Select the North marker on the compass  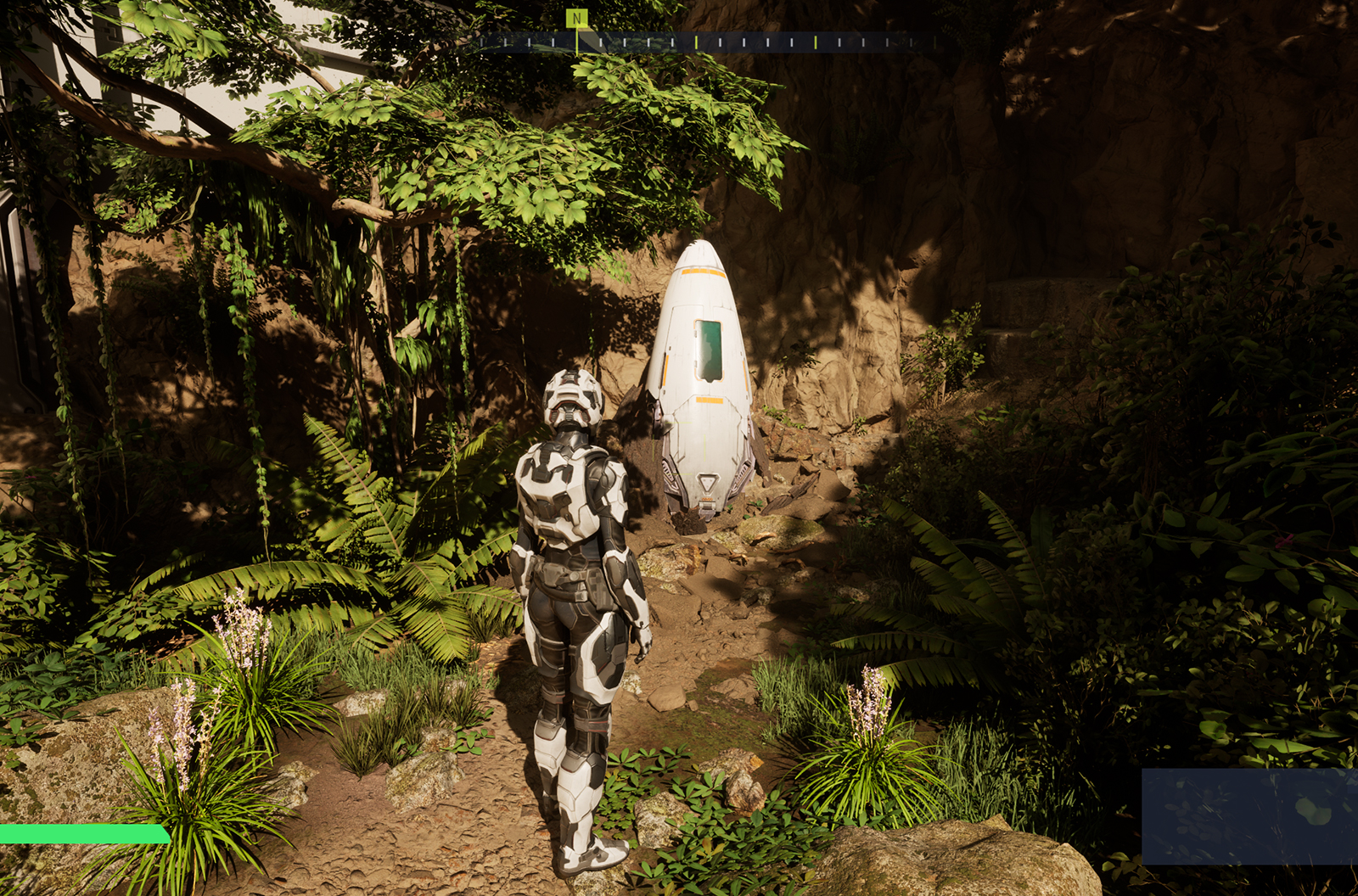pyautogui.click(x=577, y=19)
